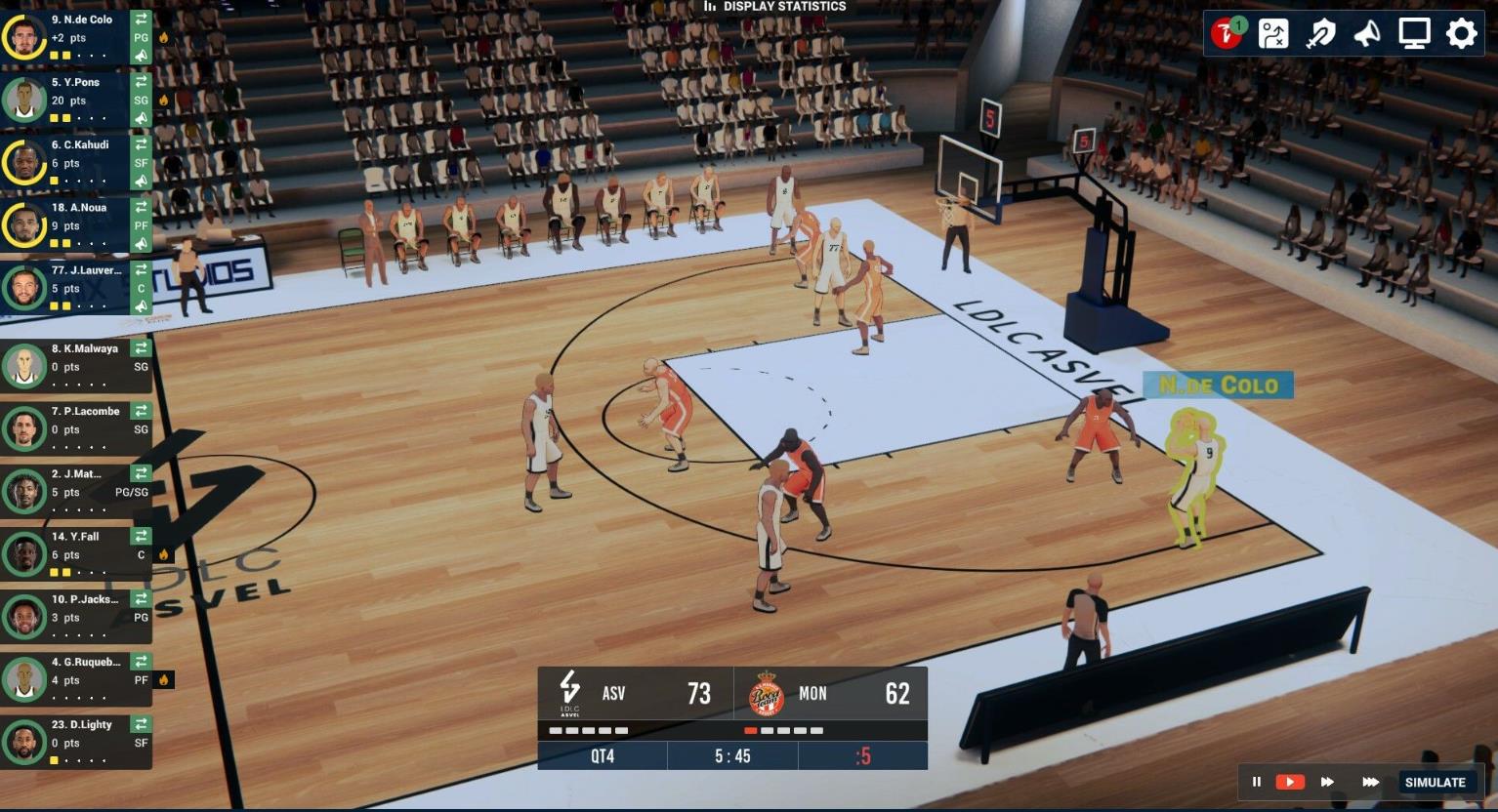
Task: Open the settings gear icon
Action: pos(1461,32)
